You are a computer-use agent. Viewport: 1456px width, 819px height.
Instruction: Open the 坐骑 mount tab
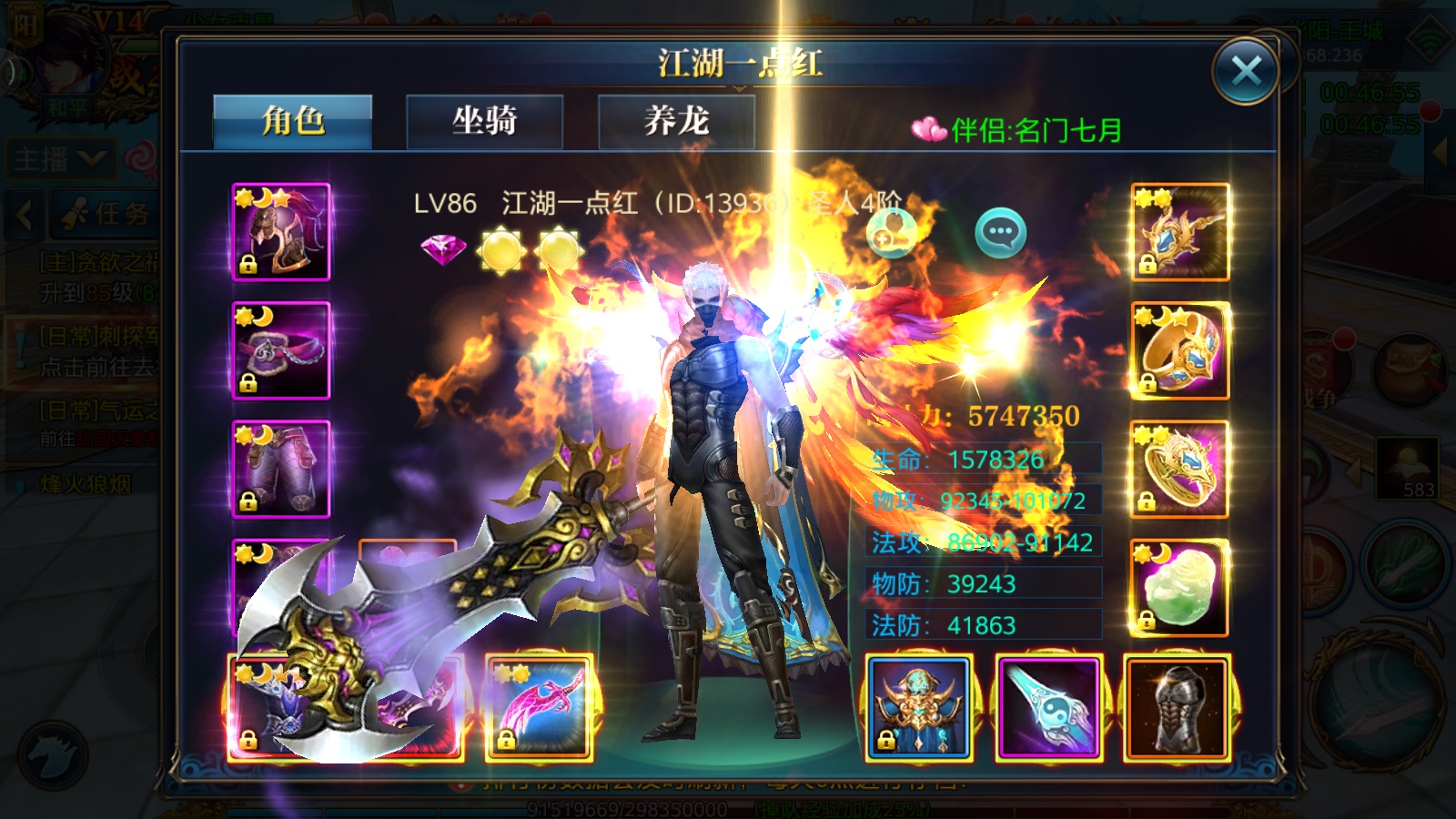coord(484,121)
